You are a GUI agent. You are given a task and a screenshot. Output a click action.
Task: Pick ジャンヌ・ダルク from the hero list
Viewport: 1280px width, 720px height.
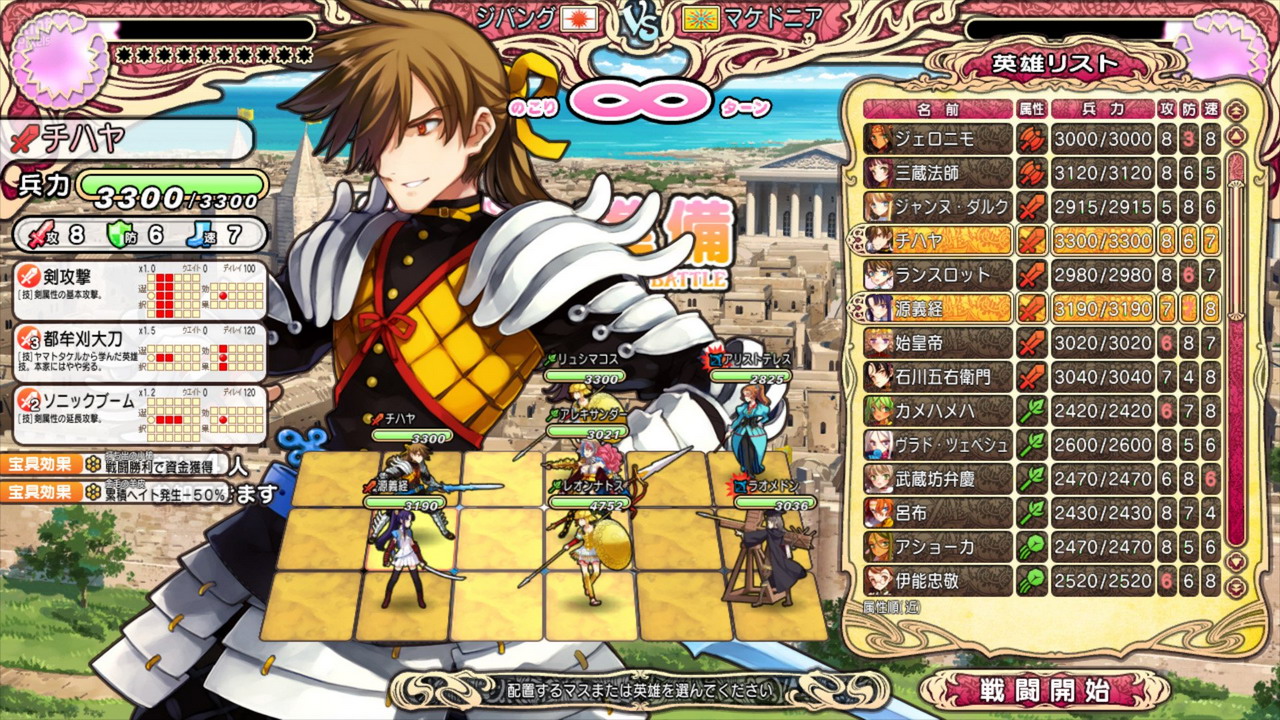pyautogui.click(x=938, y=207)
